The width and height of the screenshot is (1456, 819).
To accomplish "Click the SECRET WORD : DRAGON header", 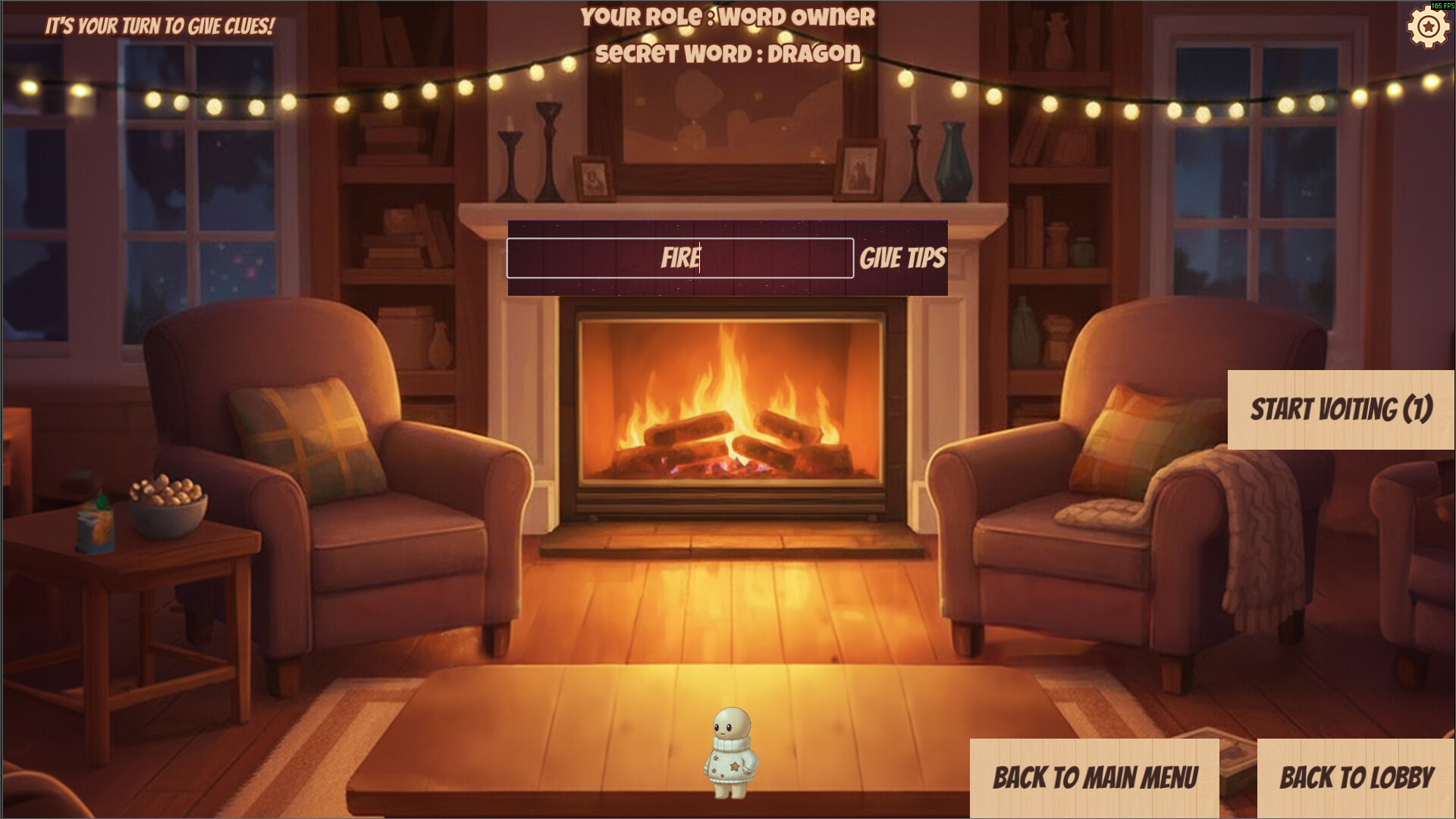I will click(728, 54).
